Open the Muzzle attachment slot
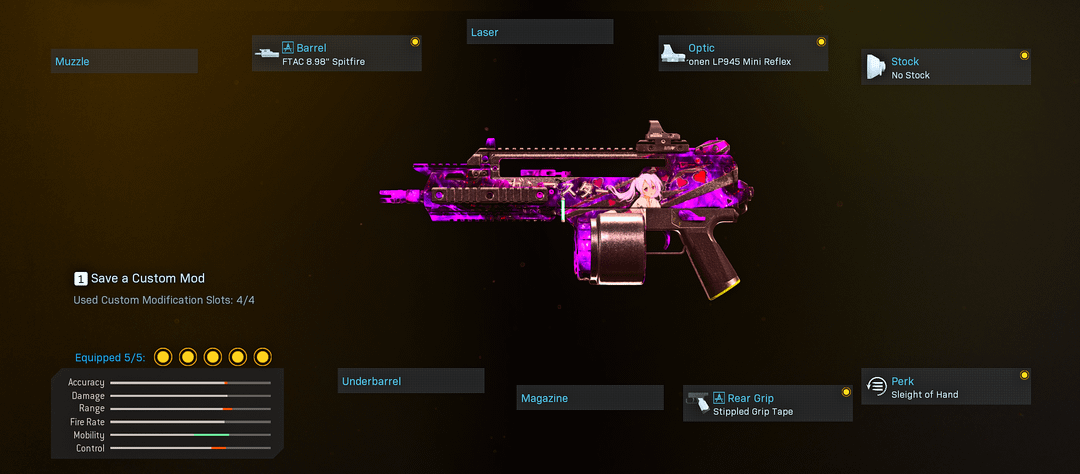The image size is (1080, 474). [124, 62]
